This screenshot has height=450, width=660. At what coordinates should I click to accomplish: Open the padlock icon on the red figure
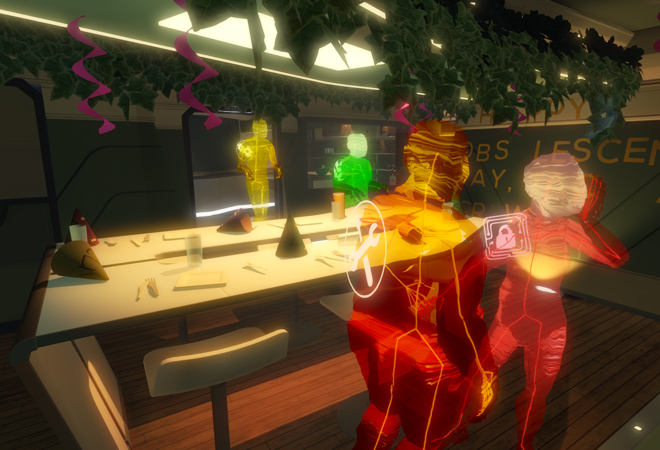coord(503,237)
